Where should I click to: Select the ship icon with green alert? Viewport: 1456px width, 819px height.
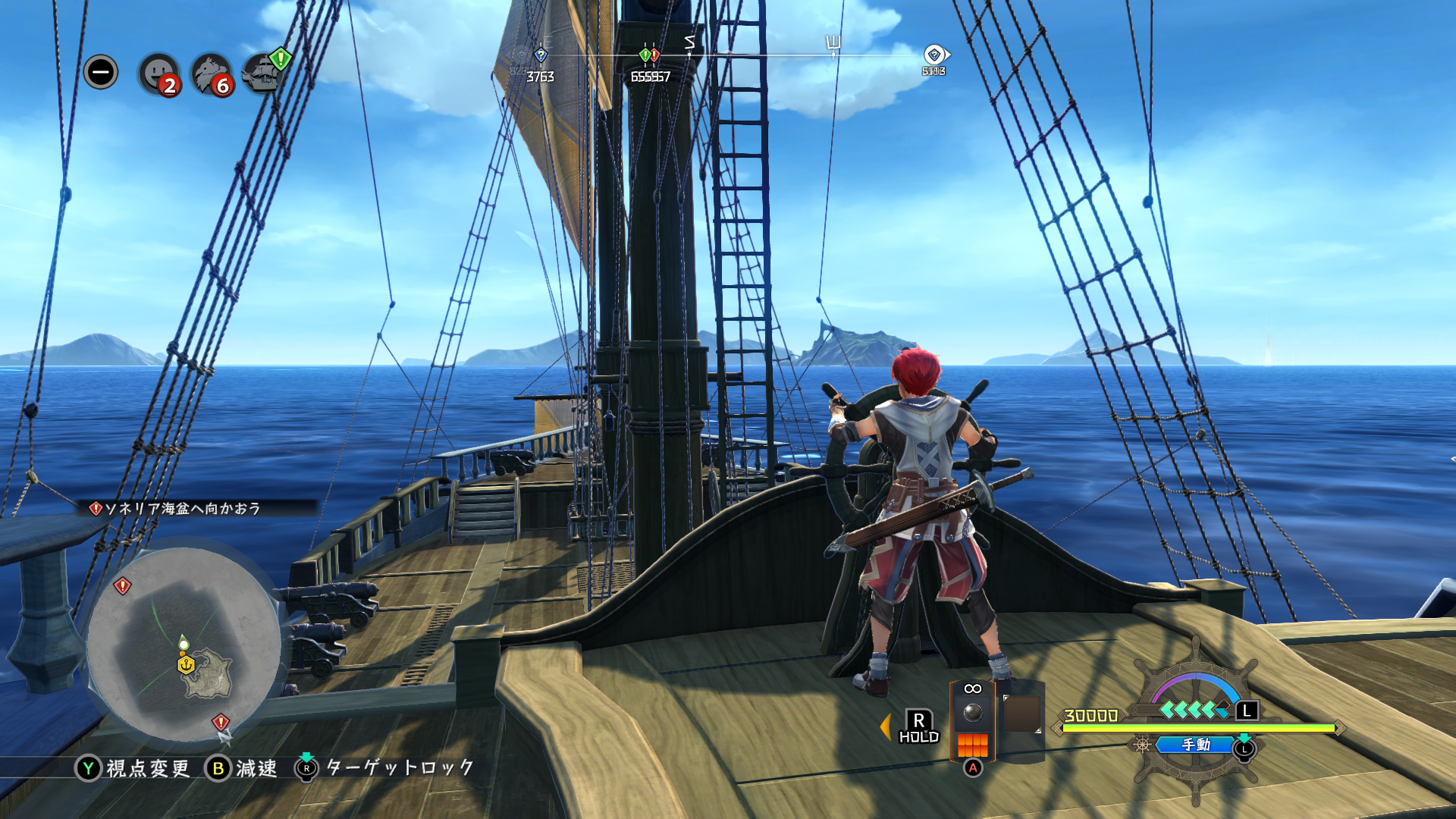click(x=264, y=73)
